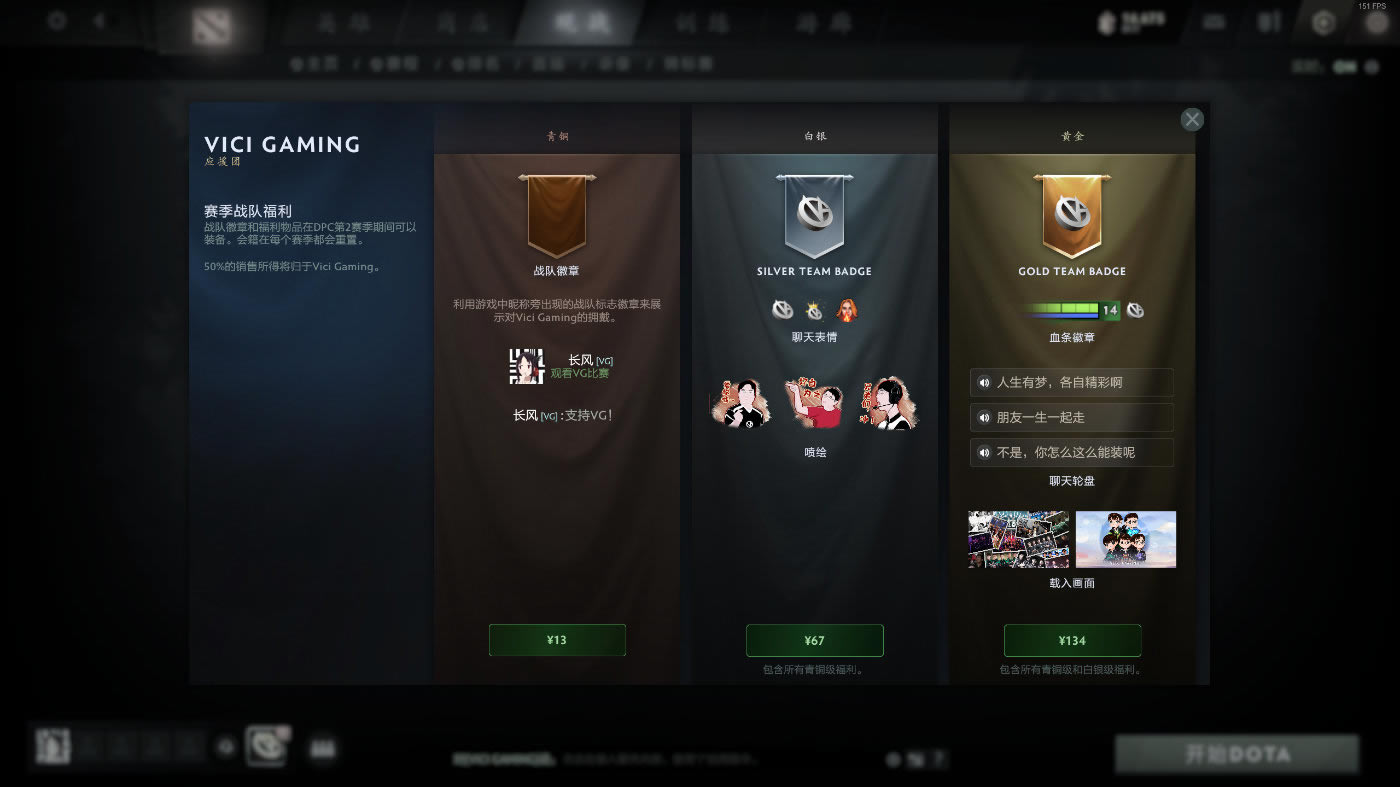The height and width of the screenshot is (787, 1400).
Task: Click the back arrow next to settings
Action: tap(99, 18)
